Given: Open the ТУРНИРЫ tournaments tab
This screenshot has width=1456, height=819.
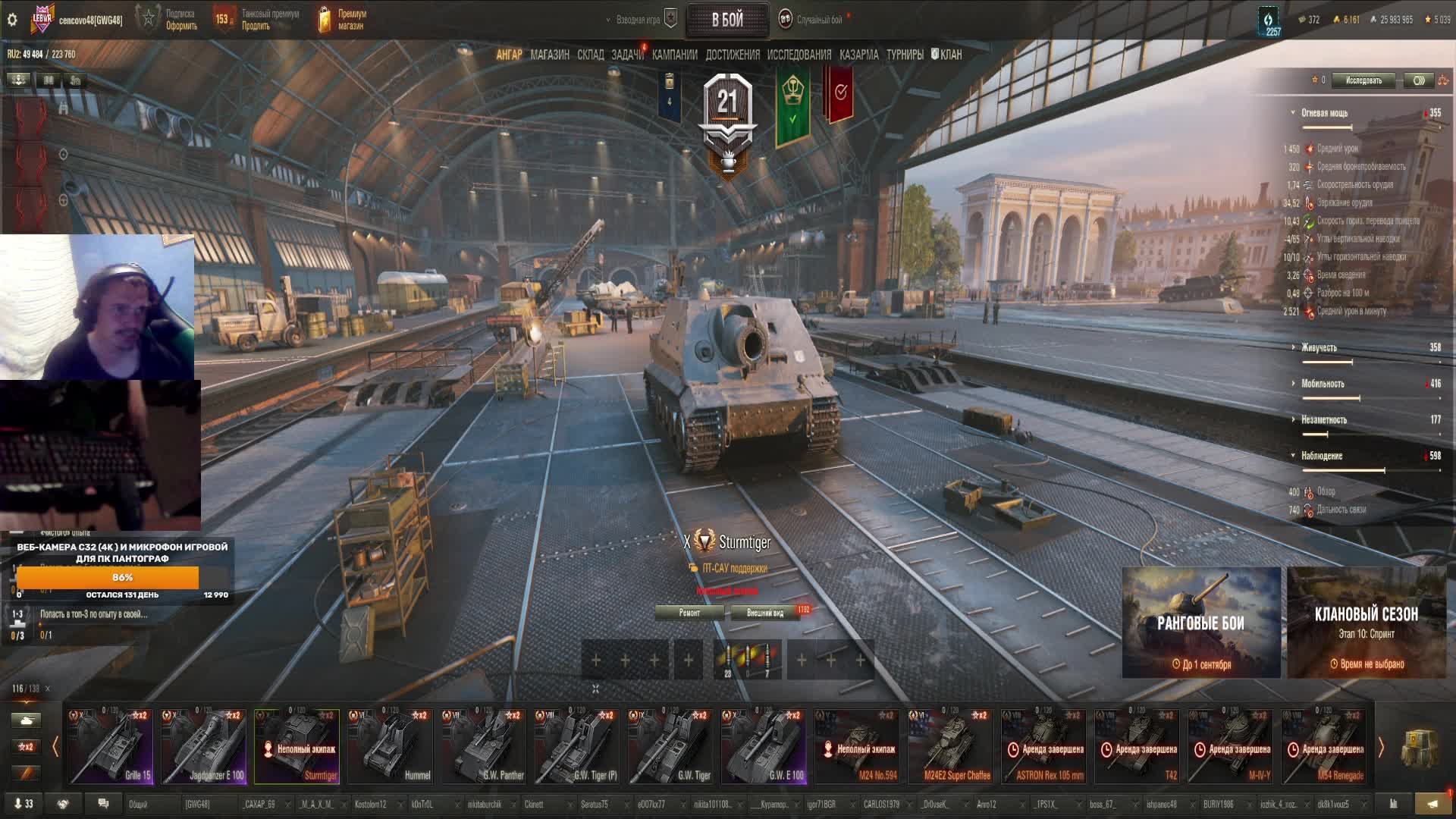Looking at the screenshot, I should pyautogui.click(x=905, y=55).
